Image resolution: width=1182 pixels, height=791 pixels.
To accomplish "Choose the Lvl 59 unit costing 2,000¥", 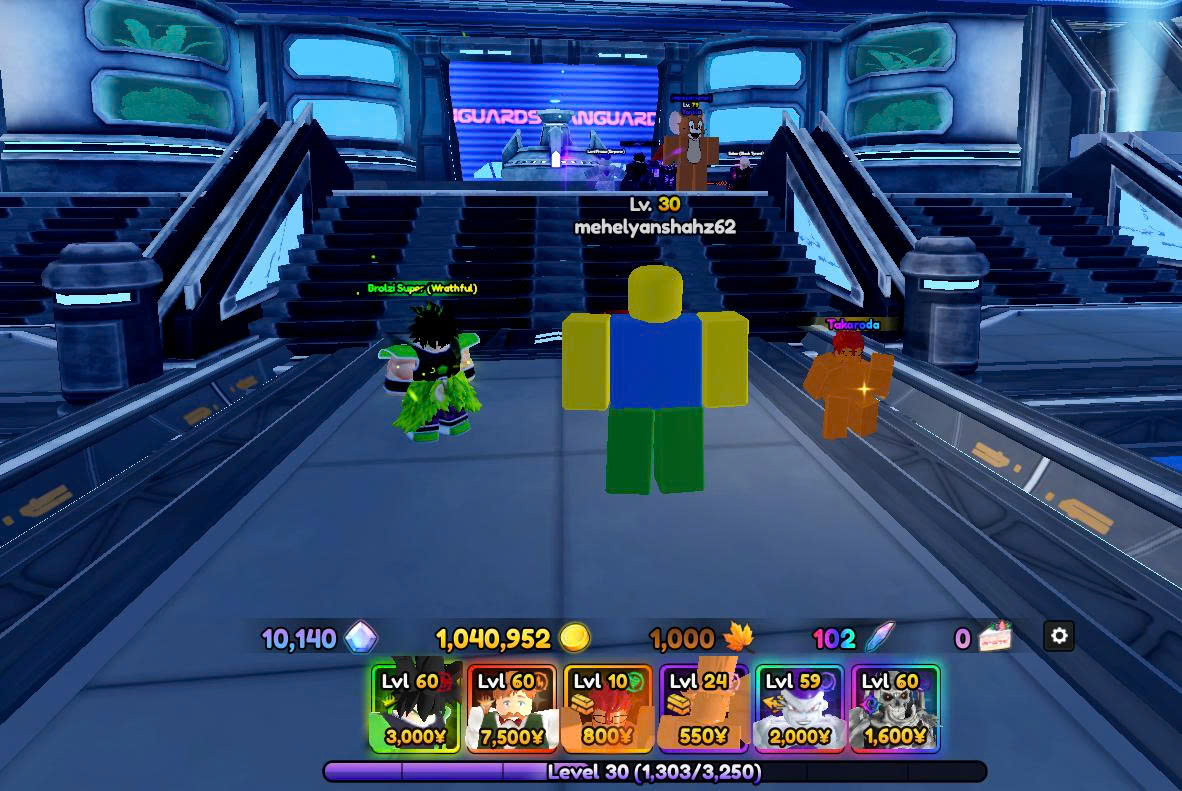I will (798, 708).
